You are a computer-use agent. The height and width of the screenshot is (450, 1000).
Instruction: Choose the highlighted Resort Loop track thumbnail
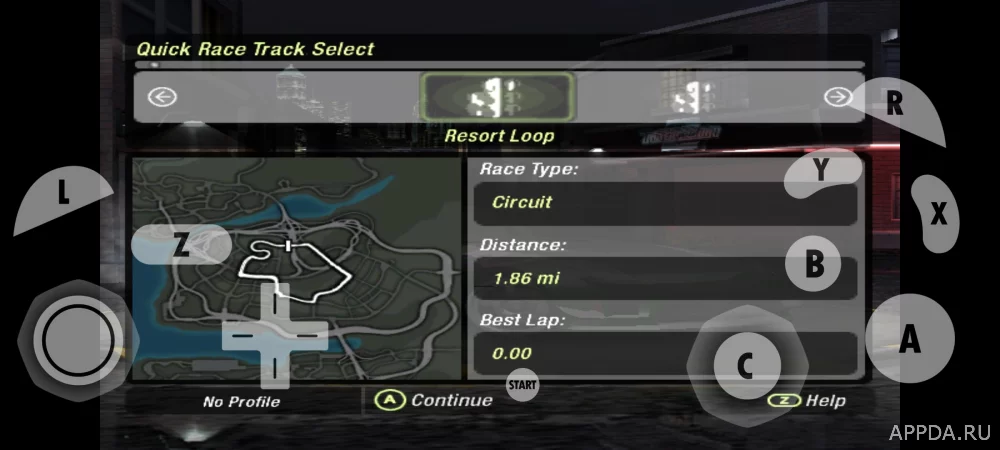tap(498, 97)
